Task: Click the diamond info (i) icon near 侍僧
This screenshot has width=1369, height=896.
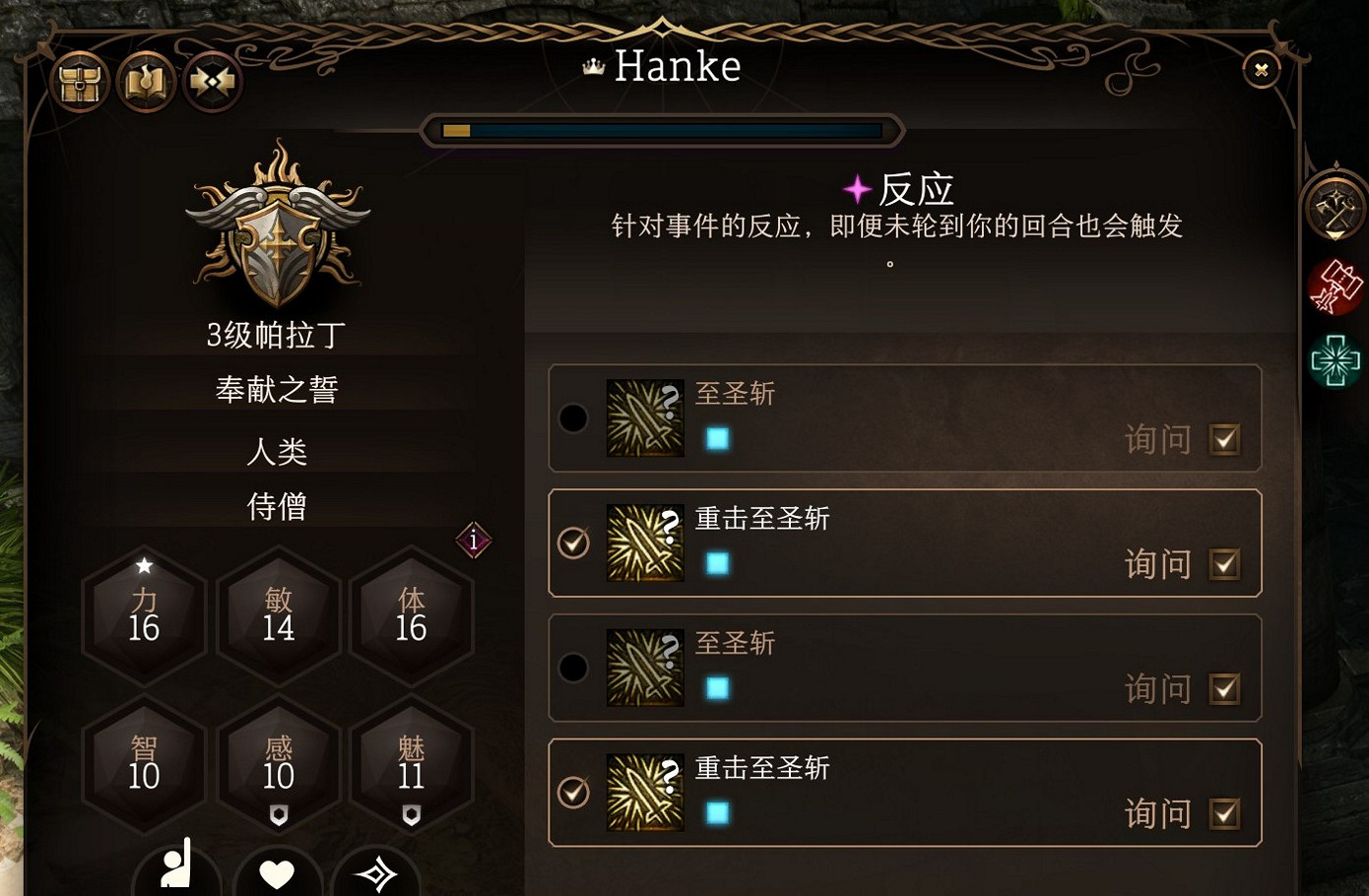Action: [474, 542]
